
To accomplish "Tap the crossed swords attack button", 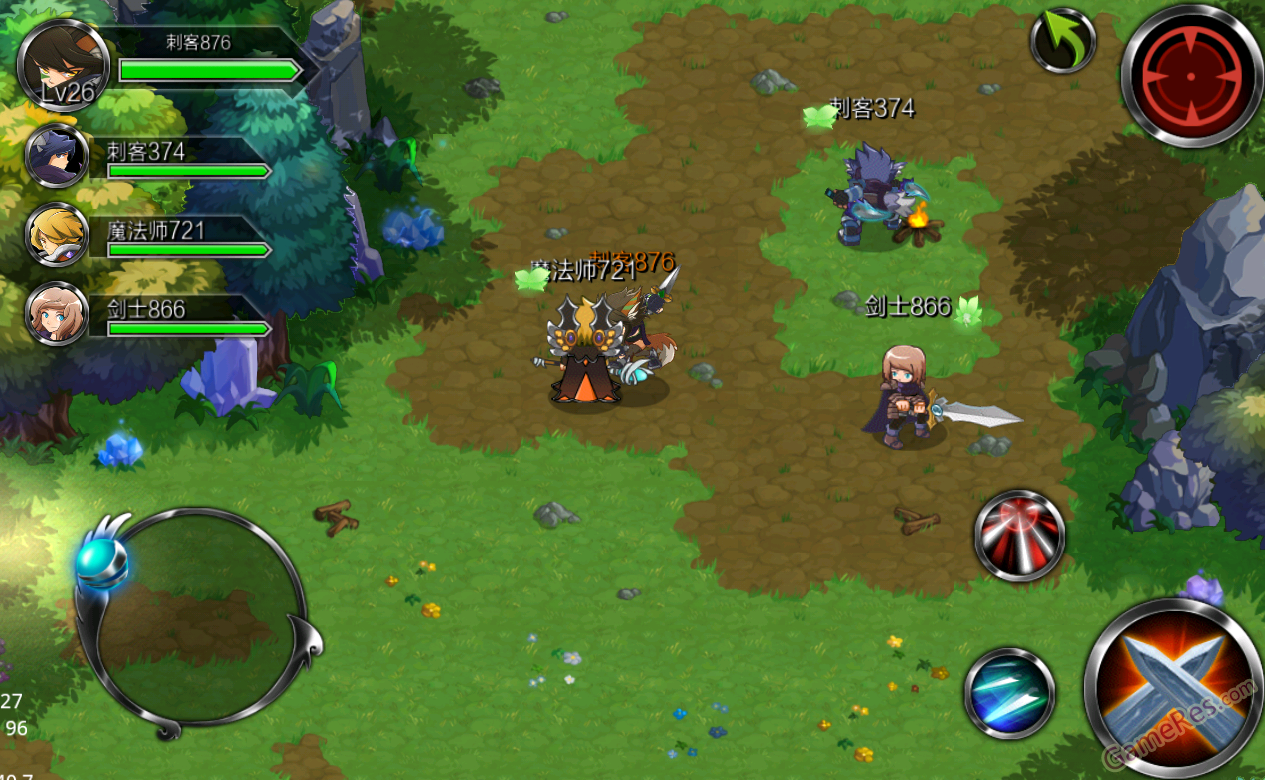I will [x=1173, y=685].
